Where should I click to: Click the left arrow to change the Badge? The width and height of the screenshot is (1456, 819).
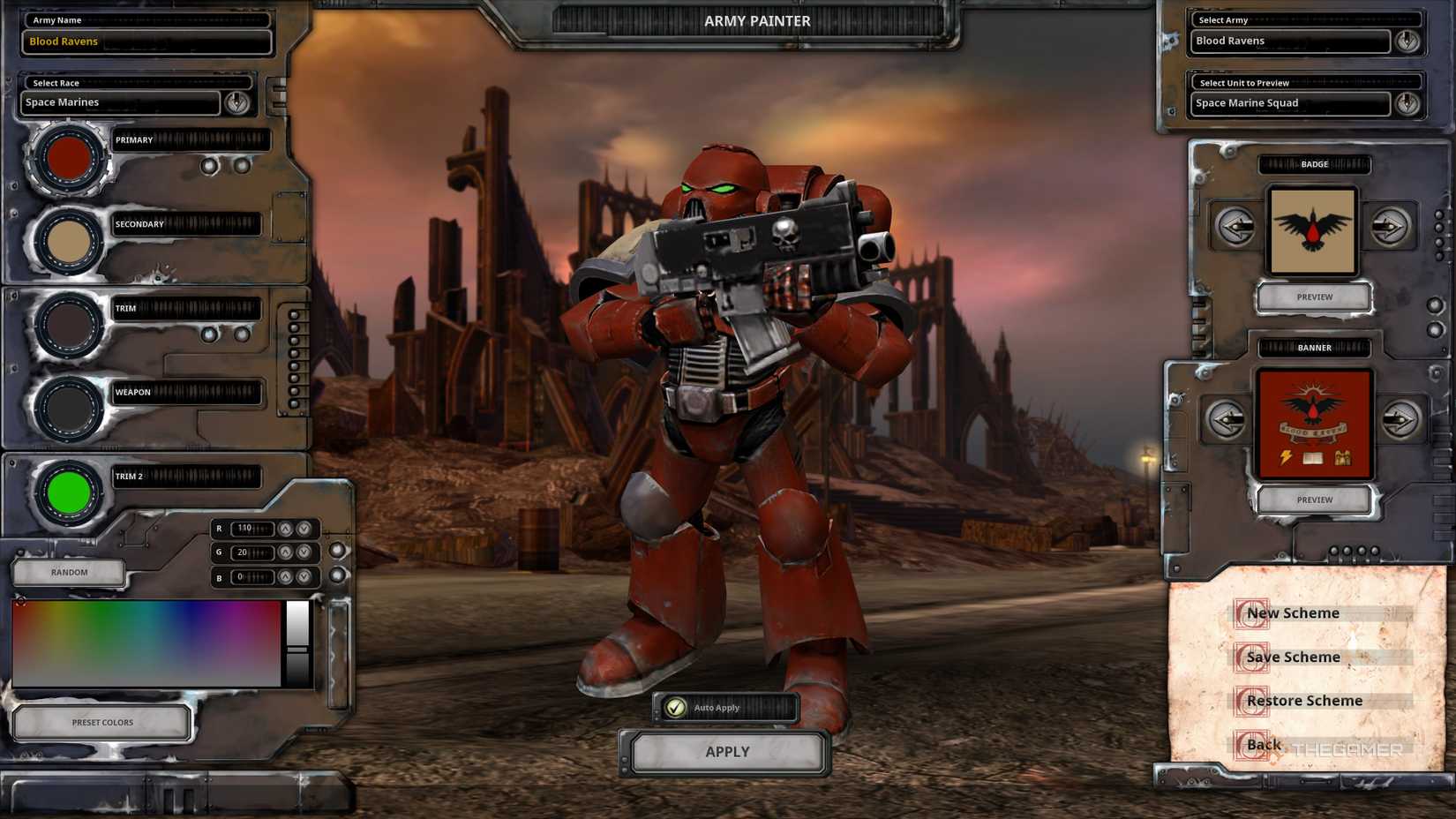tap(1235, 227)
